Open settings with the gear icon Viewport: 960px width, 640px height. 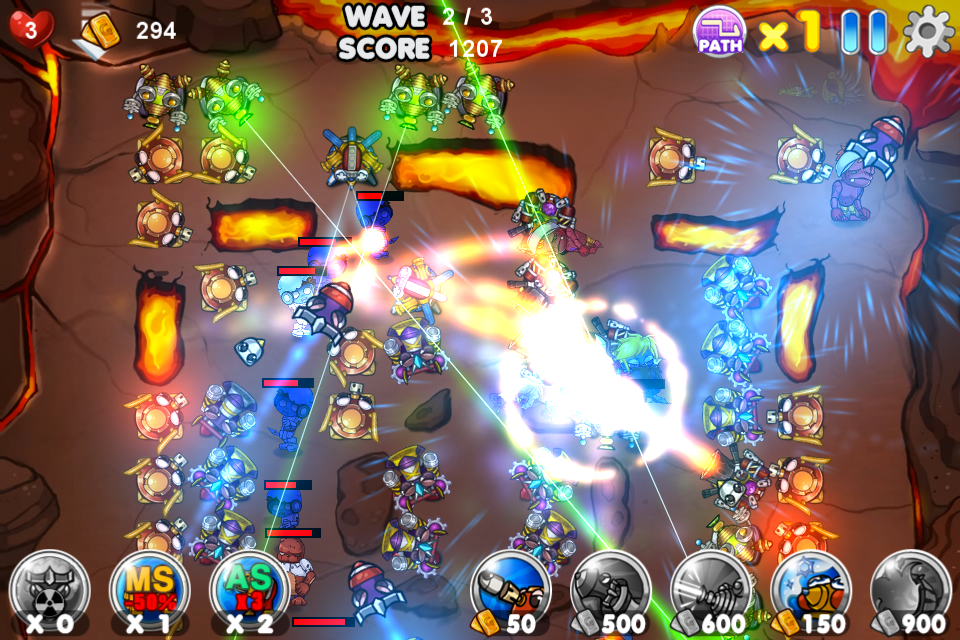click(929, 32)
